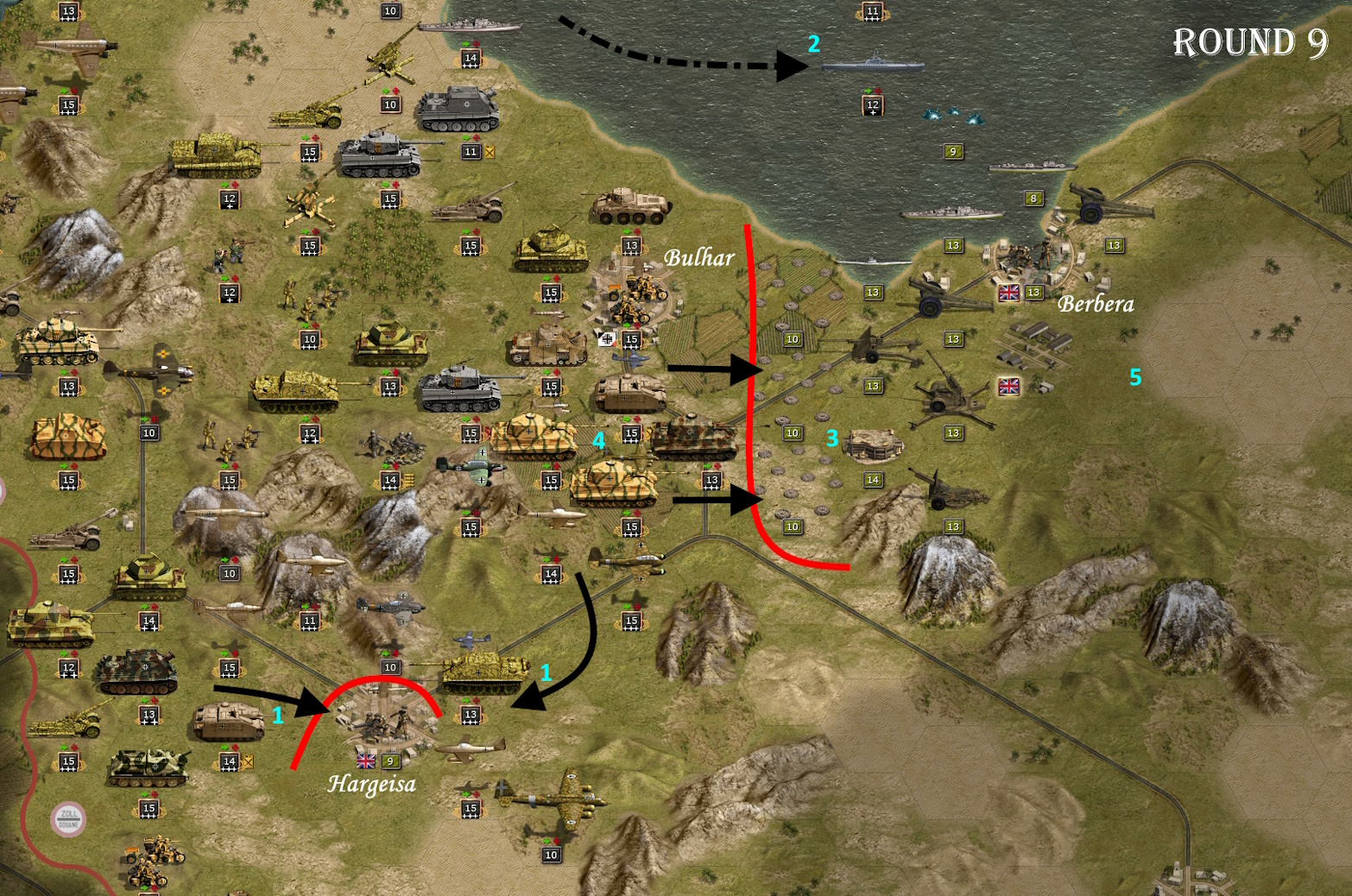Click the Berbera city label

point(1096,304)
